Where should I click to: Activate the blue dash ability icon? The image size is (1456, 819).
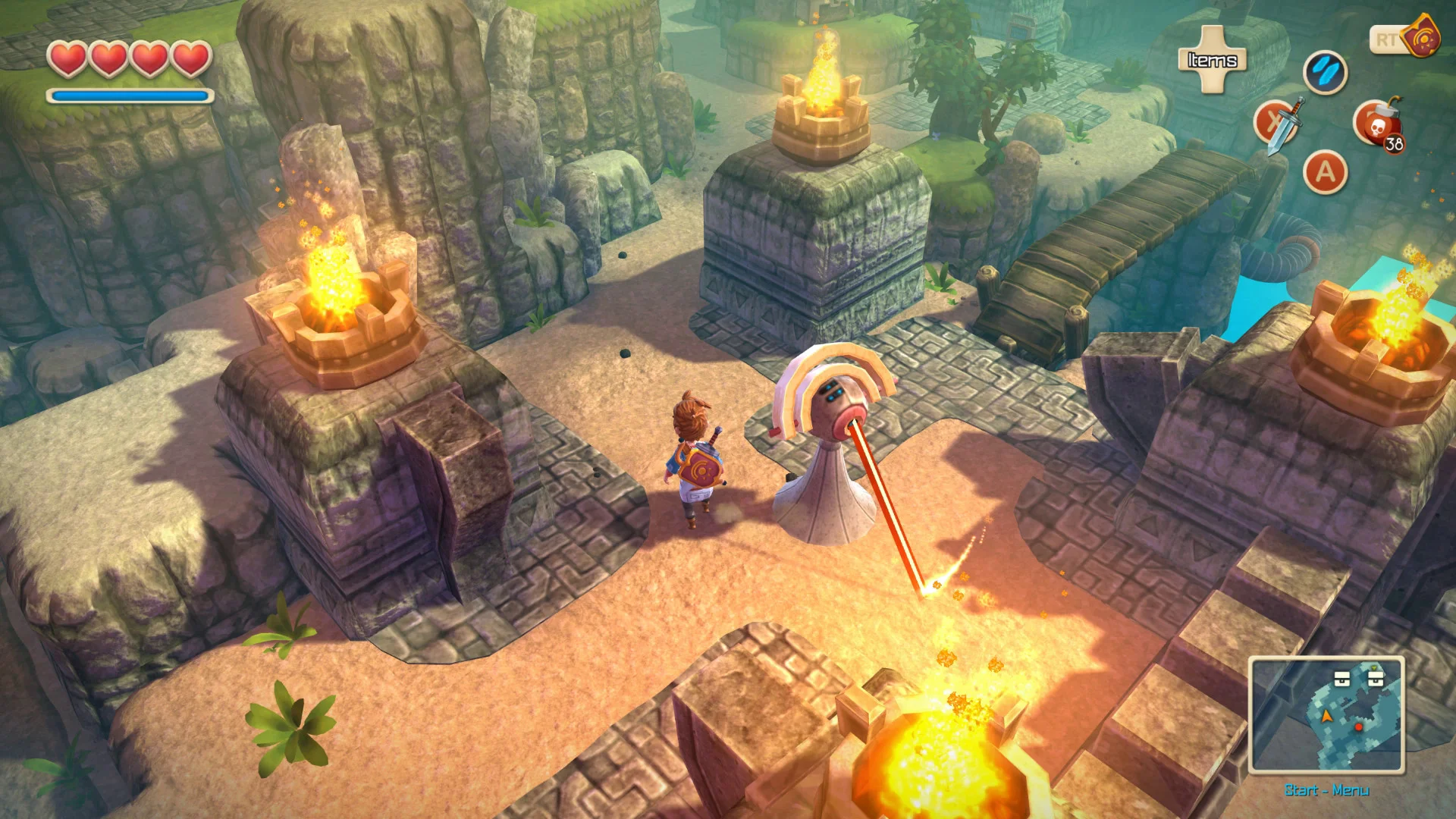pyautogui.click(x=1324, y=73)
